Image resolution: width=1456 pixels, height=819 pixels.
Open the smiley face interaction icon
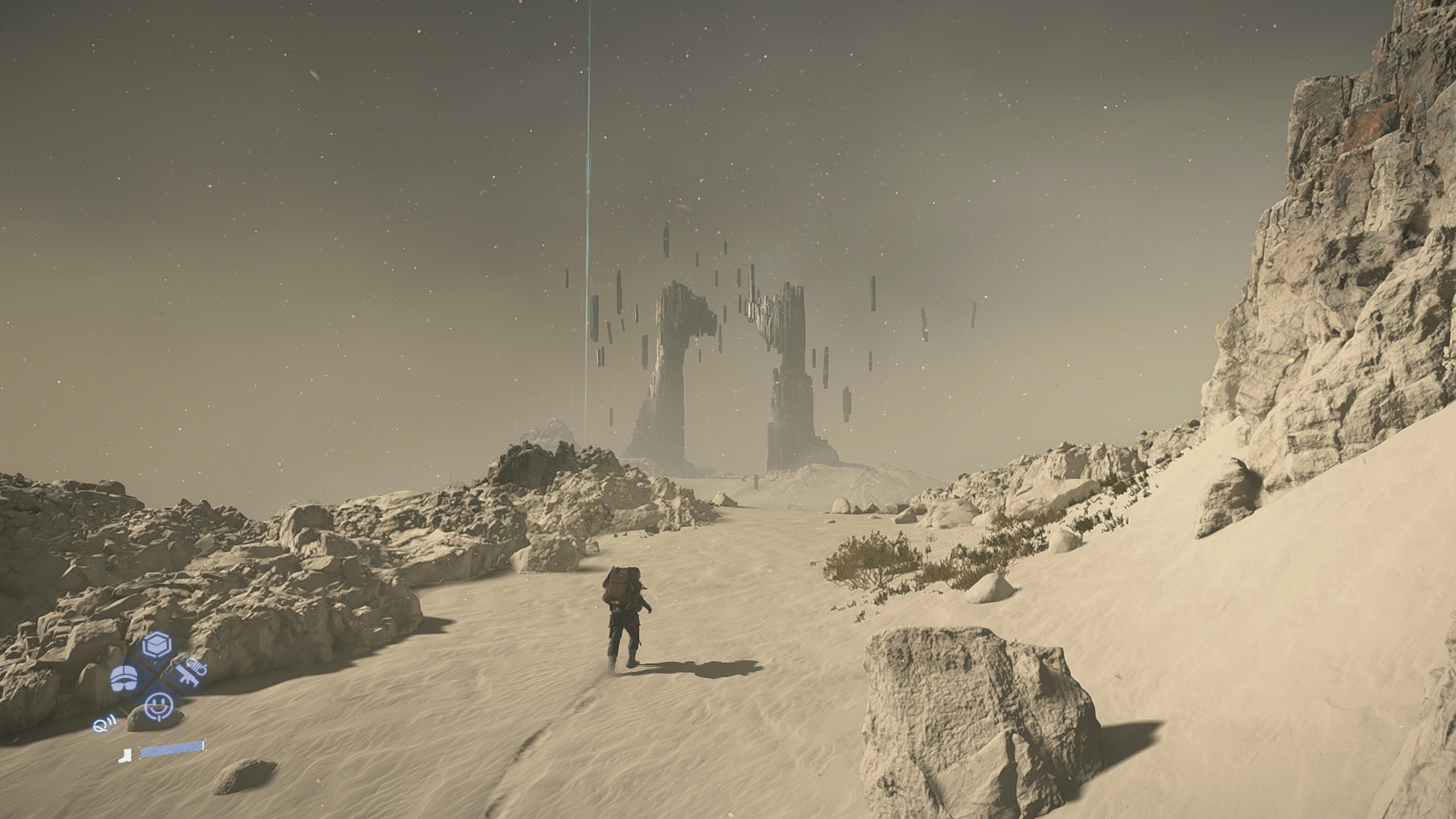(158, 705)
